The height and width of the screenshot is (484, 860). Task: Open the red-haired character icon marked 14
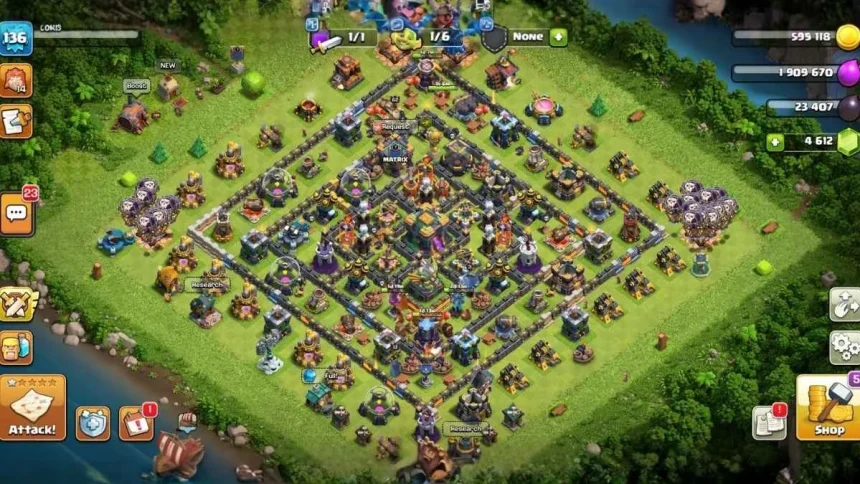(x=16, y=80)
